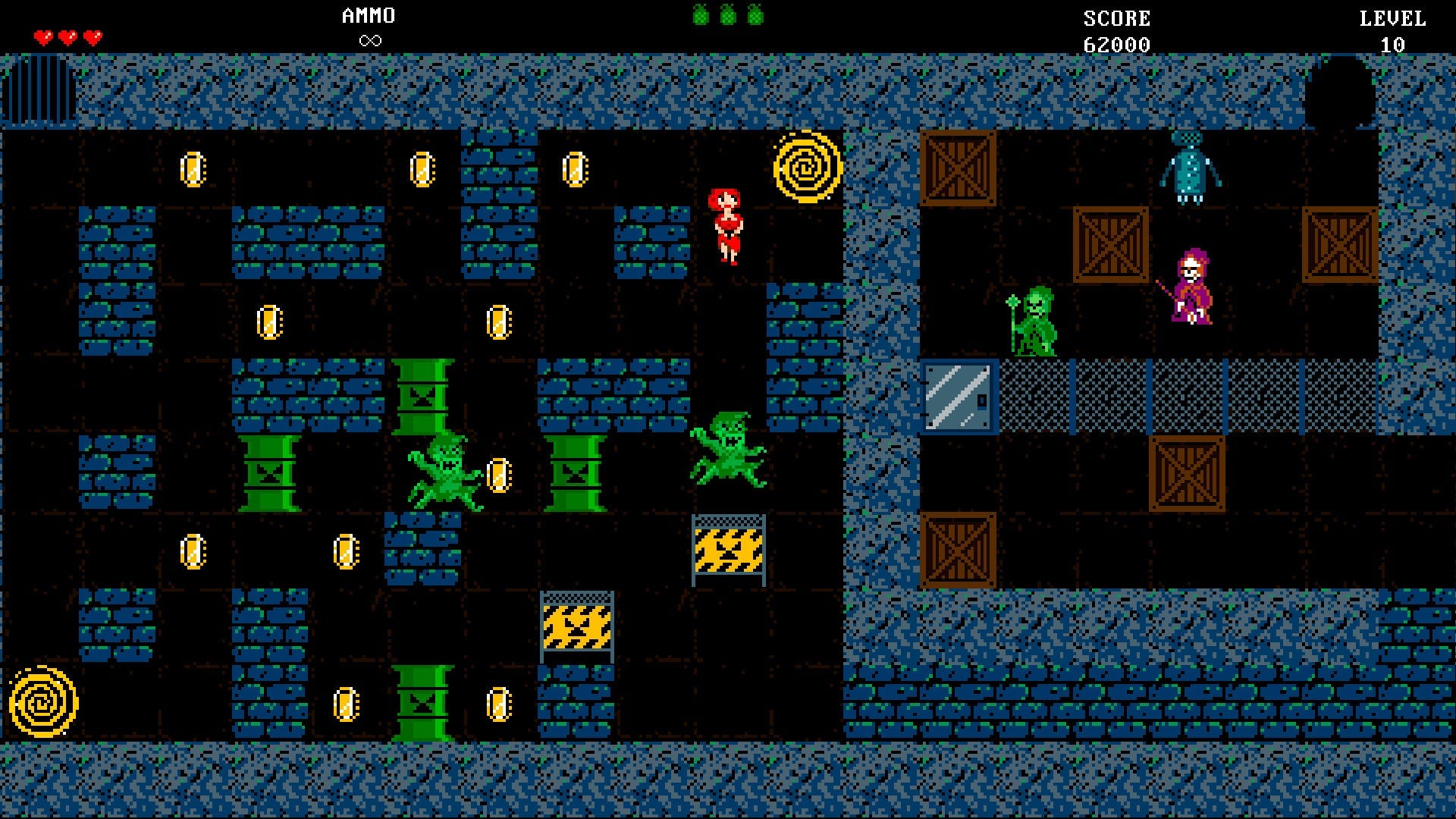This screenshot has height=819, width=1456.
Task: Select the red-haired player character
Action: tap(726, 227)
